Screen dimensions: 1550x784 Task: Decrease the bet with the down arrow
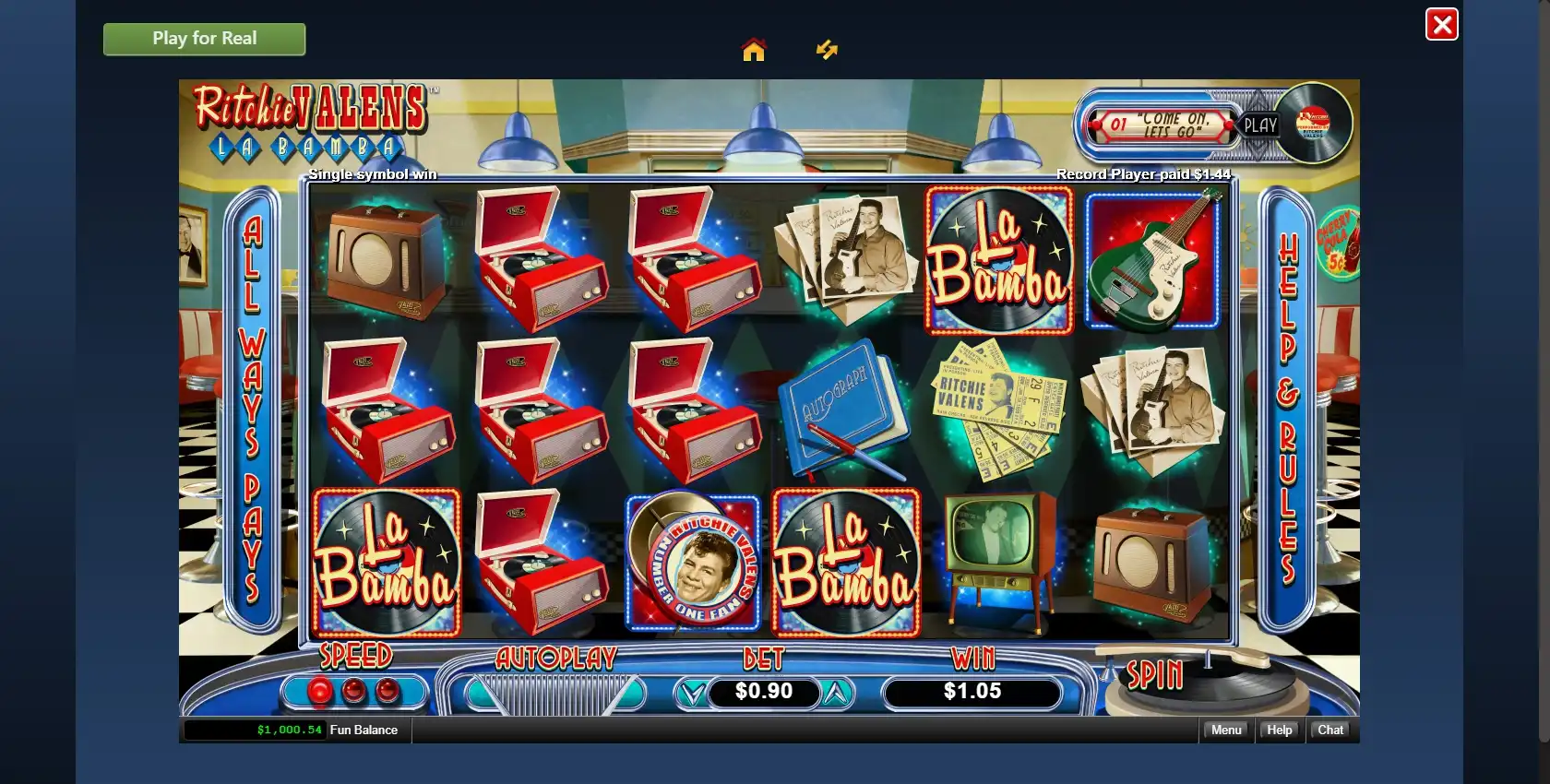coord(692,693)
